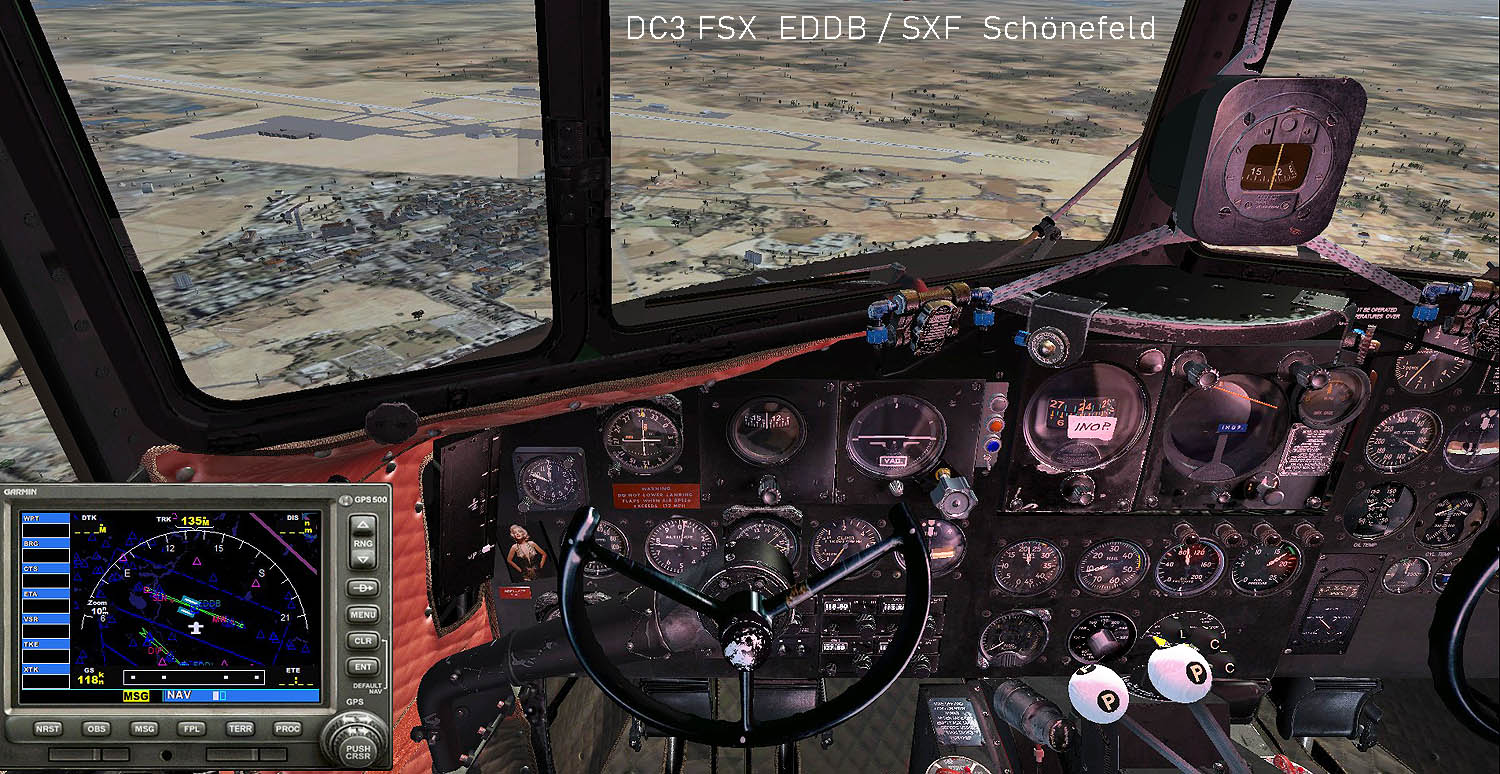The width and height of the screenshot is (1500, 774).
Task: Hit the CLR button on the GPS
Action: pos(363,641)
